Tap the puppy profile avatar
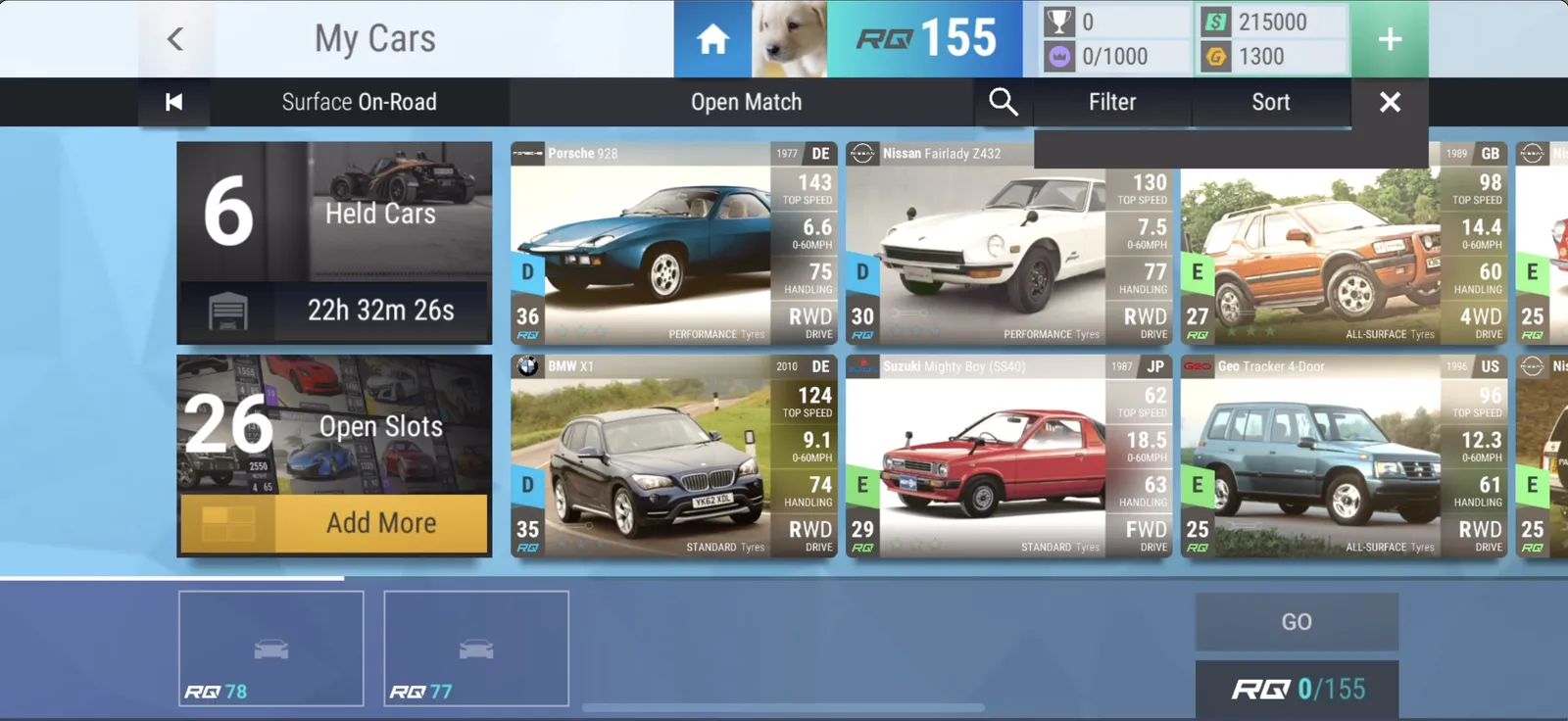 (x=789, y=39)
